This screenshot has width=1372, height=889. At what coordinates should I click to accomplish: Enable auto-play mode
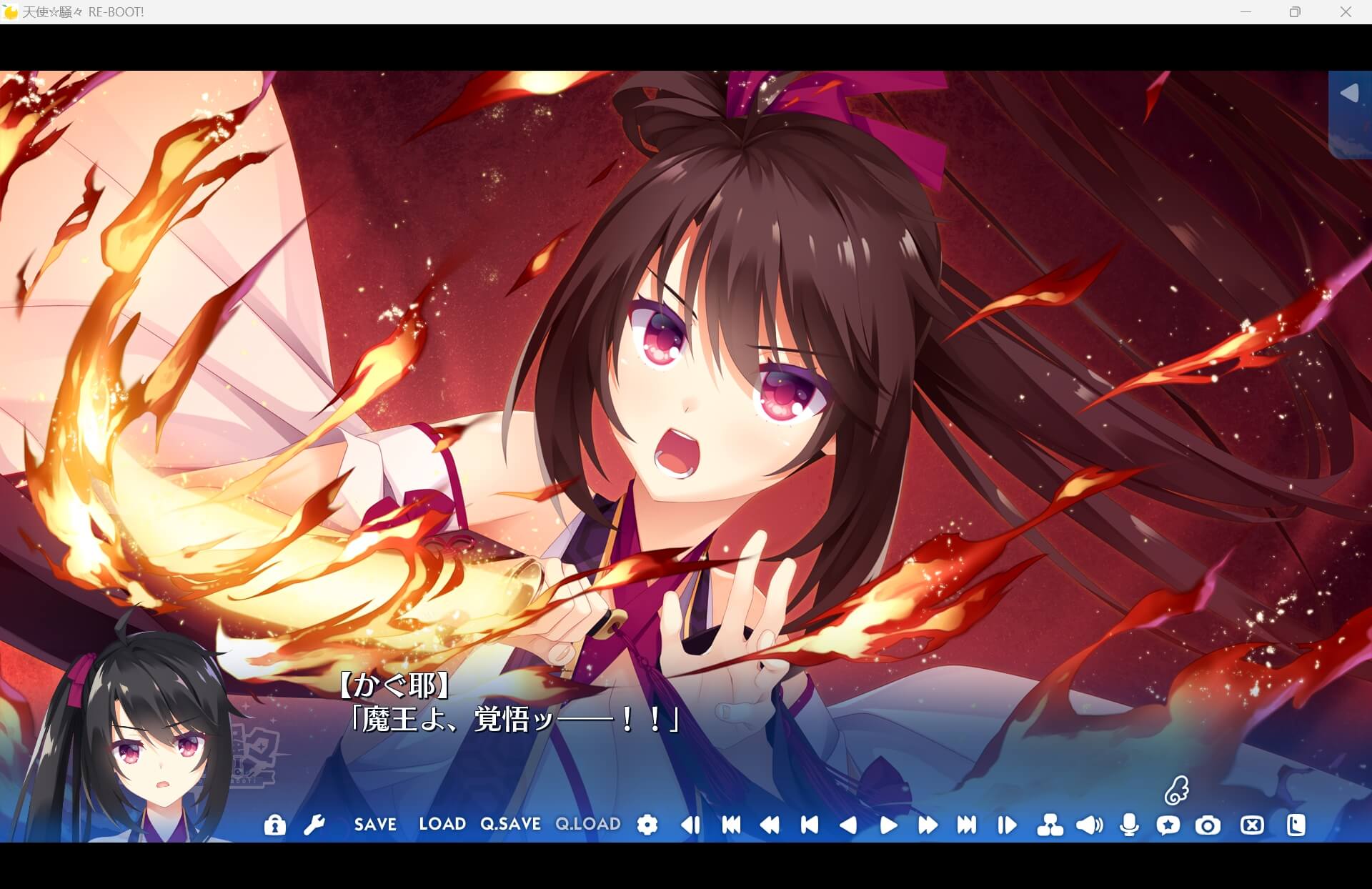[890, 825]
